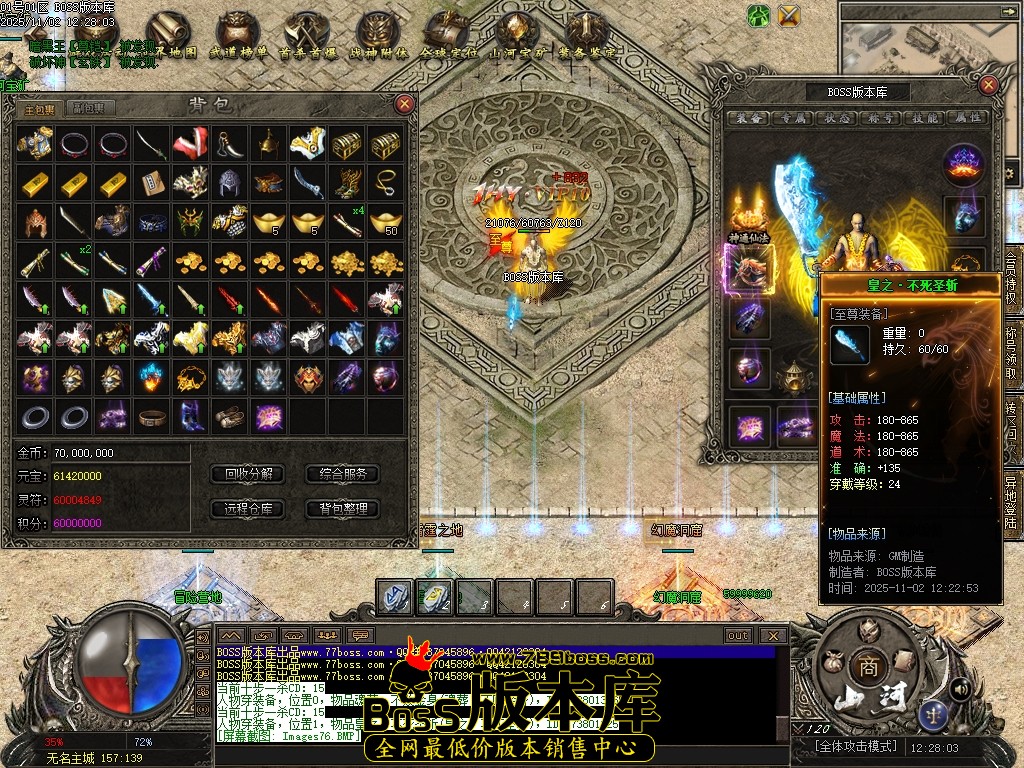Close the chat log window
Screen dimensions: 1024x768
pos(772,635)
